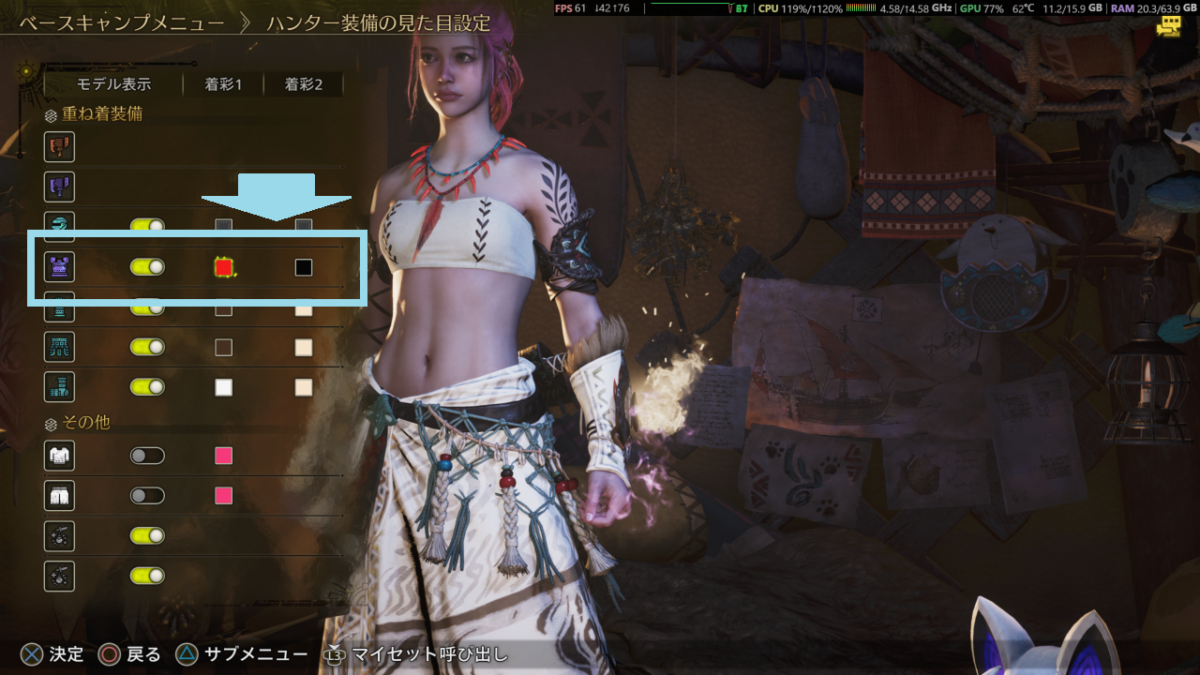Pick the pink swatch beside the innerwear shorts

coord(224,495)
